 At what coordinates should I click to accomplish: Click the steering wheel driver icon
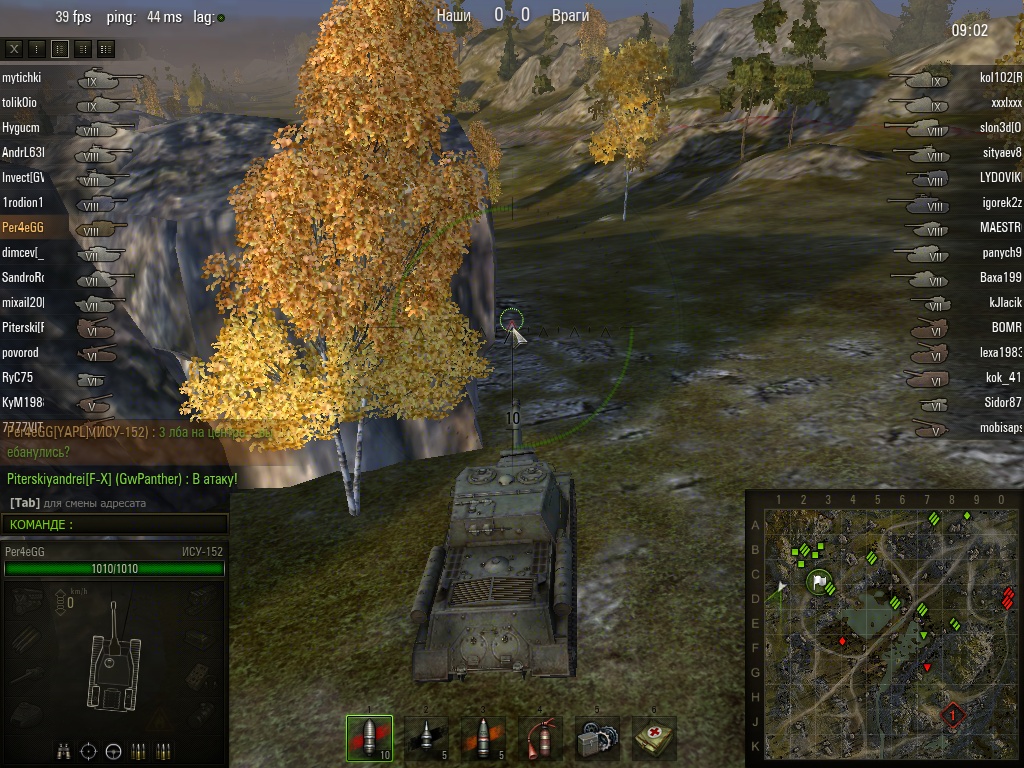pos(113,750)
